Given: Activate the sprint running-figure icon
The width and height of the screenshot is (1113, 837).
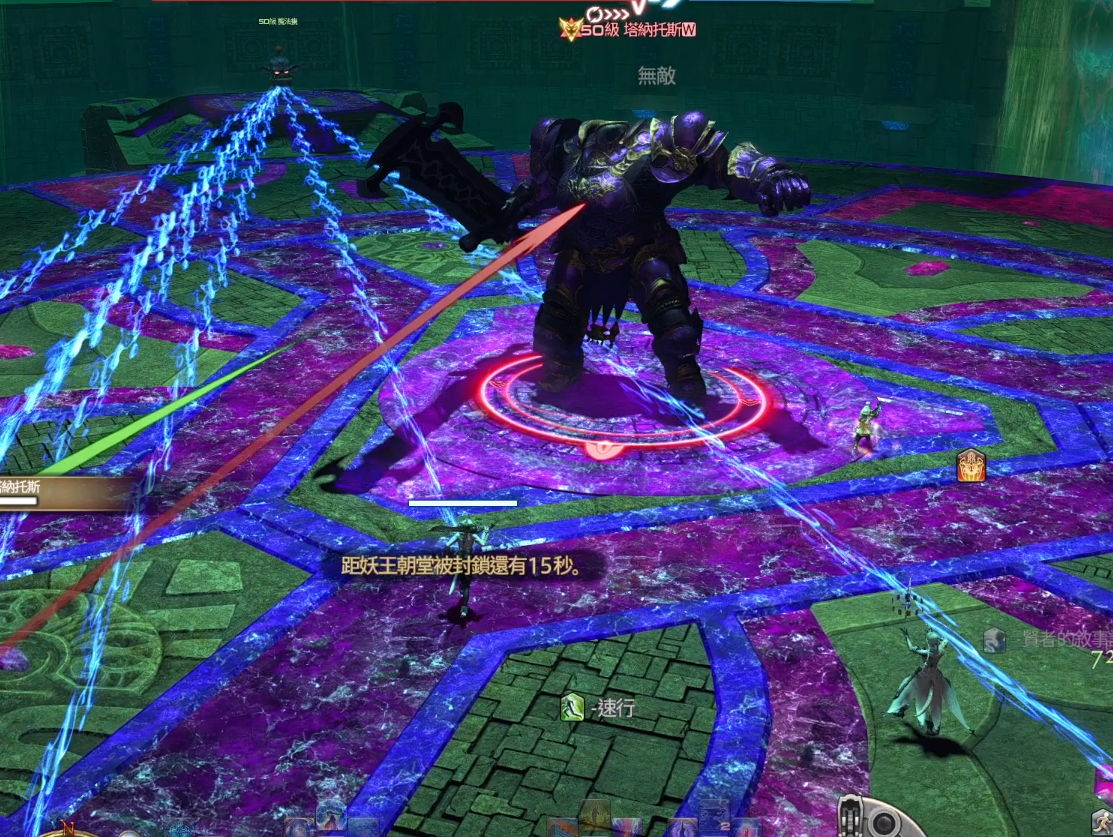Looking at the screenshot, I should point(572,708).
